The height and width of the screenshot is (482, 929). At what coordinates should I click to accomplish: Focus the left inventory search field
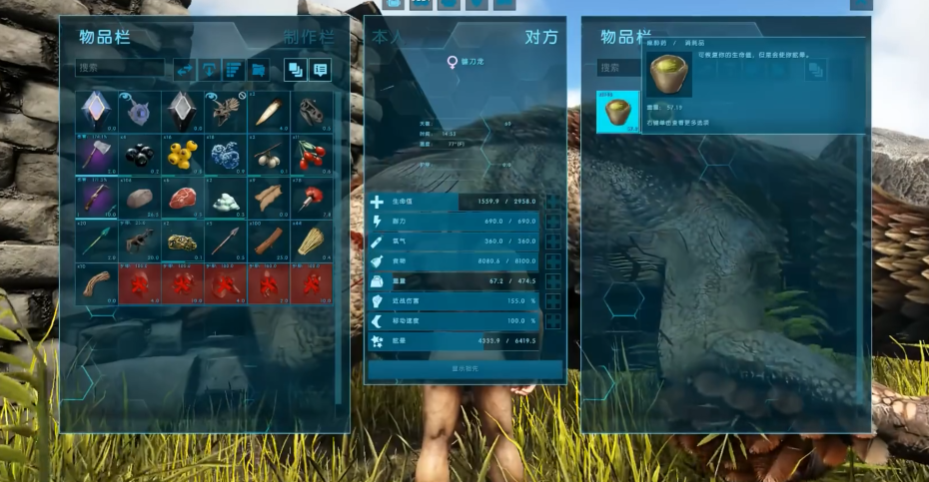point(120,68)
